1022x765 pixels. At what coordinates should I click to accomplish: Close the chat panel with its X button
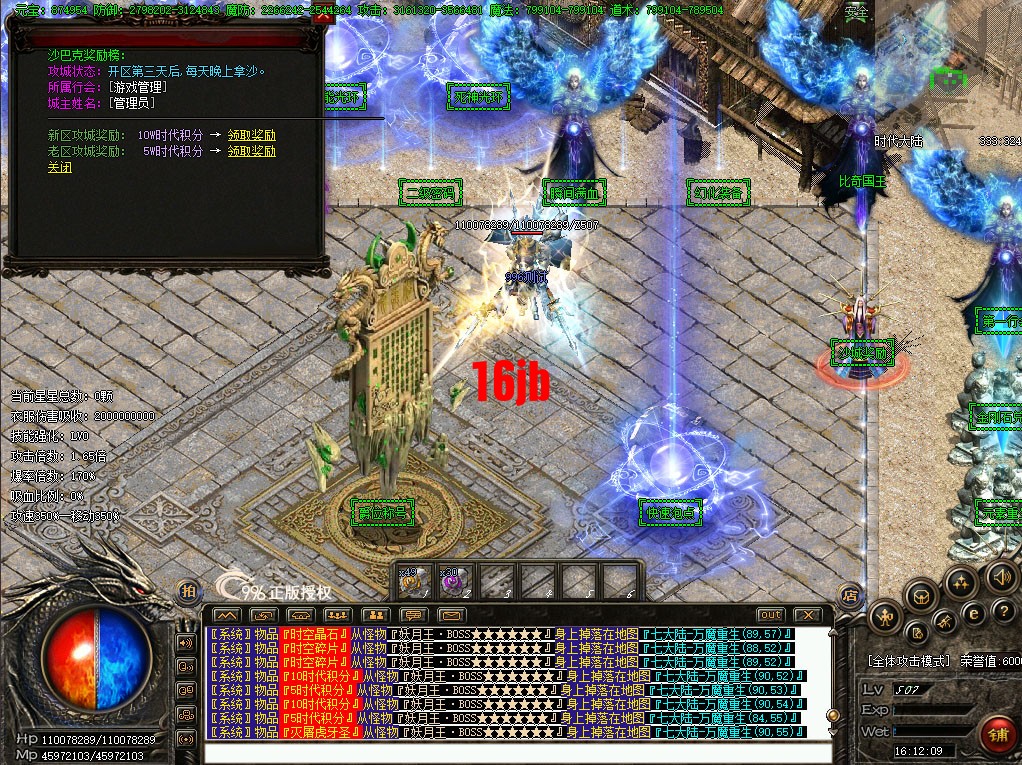click(806, 614)
